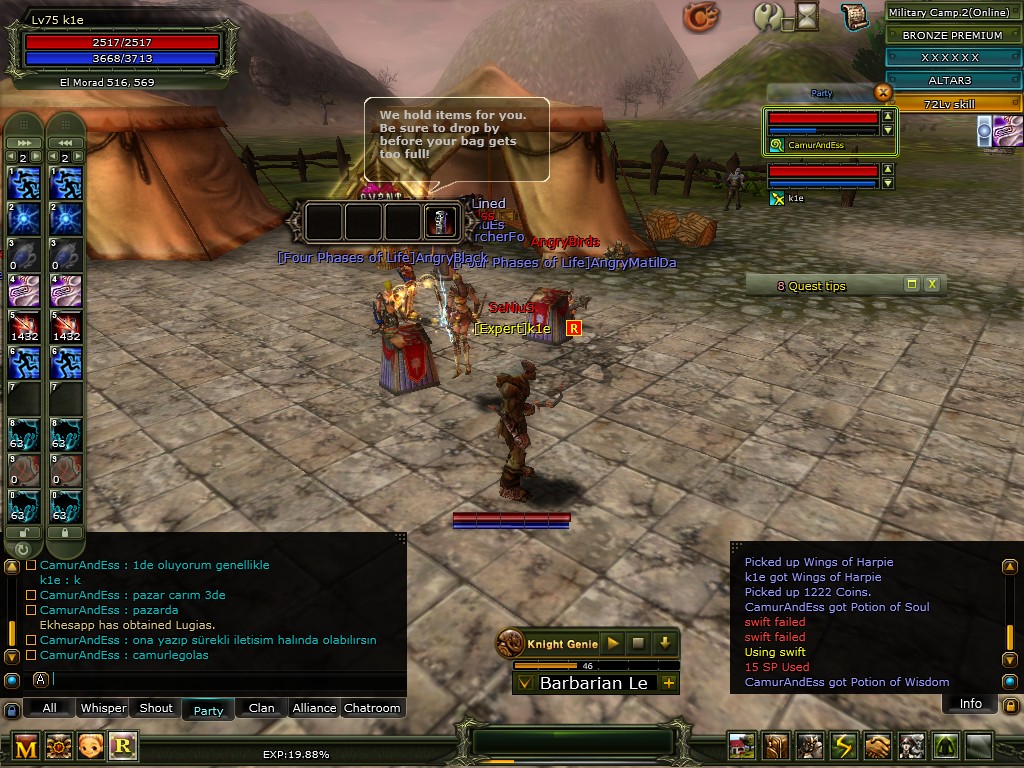Select the Clan chat tab
Image resolution: width=1024 pixels, height=768 pixels.
coord(261,708)
